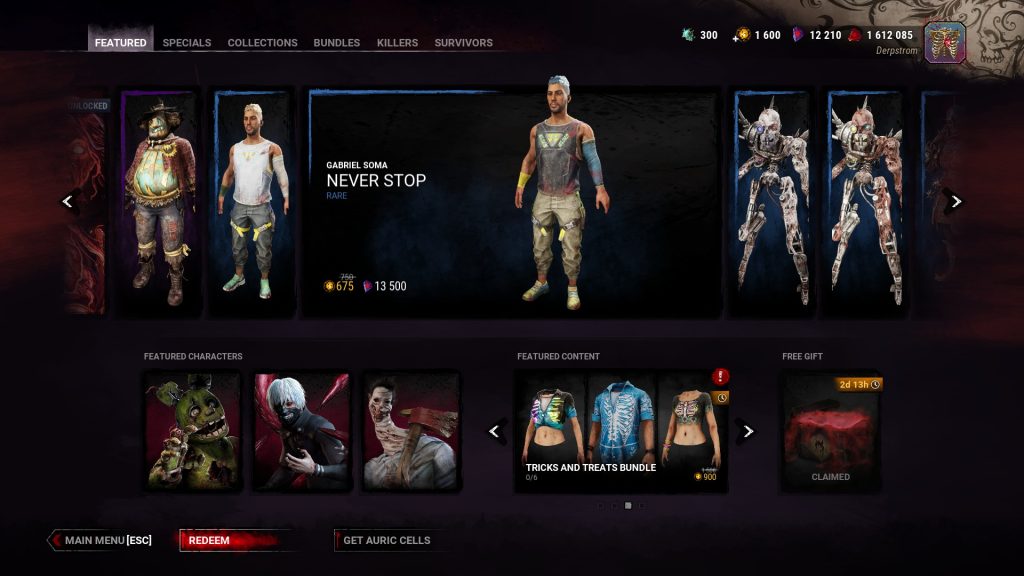
Task: Go to the Survivors tab
Action: click(463, 43)
